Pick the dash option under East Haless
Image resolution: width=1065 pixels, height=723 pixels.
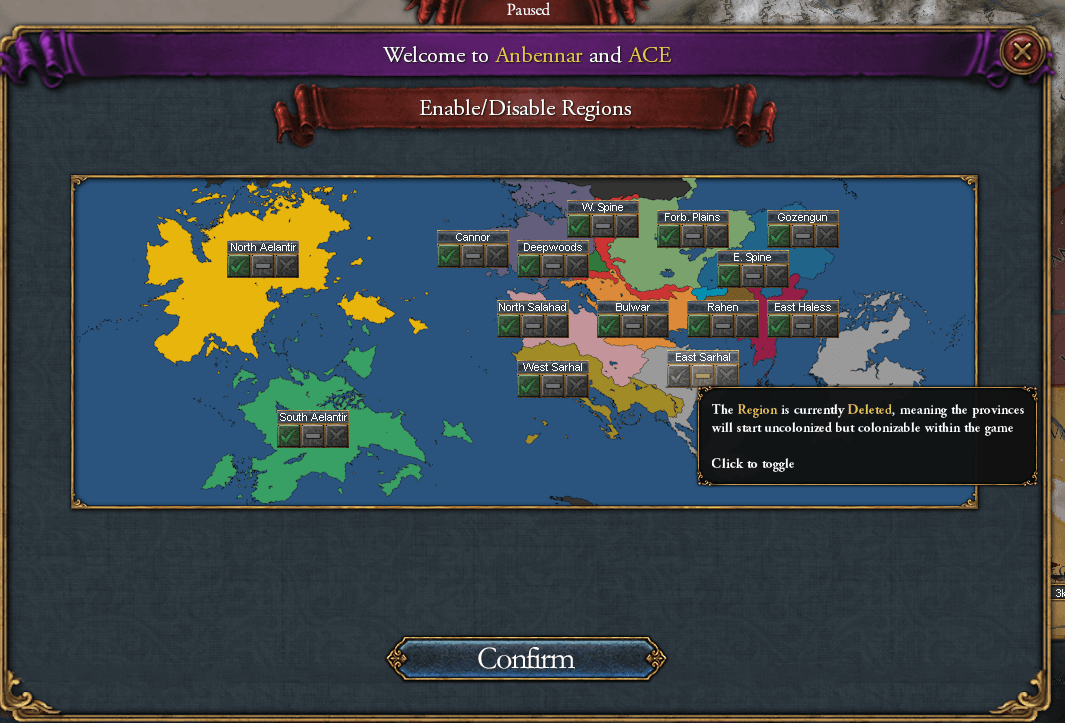pyautogui.click(x=803, y=326)
